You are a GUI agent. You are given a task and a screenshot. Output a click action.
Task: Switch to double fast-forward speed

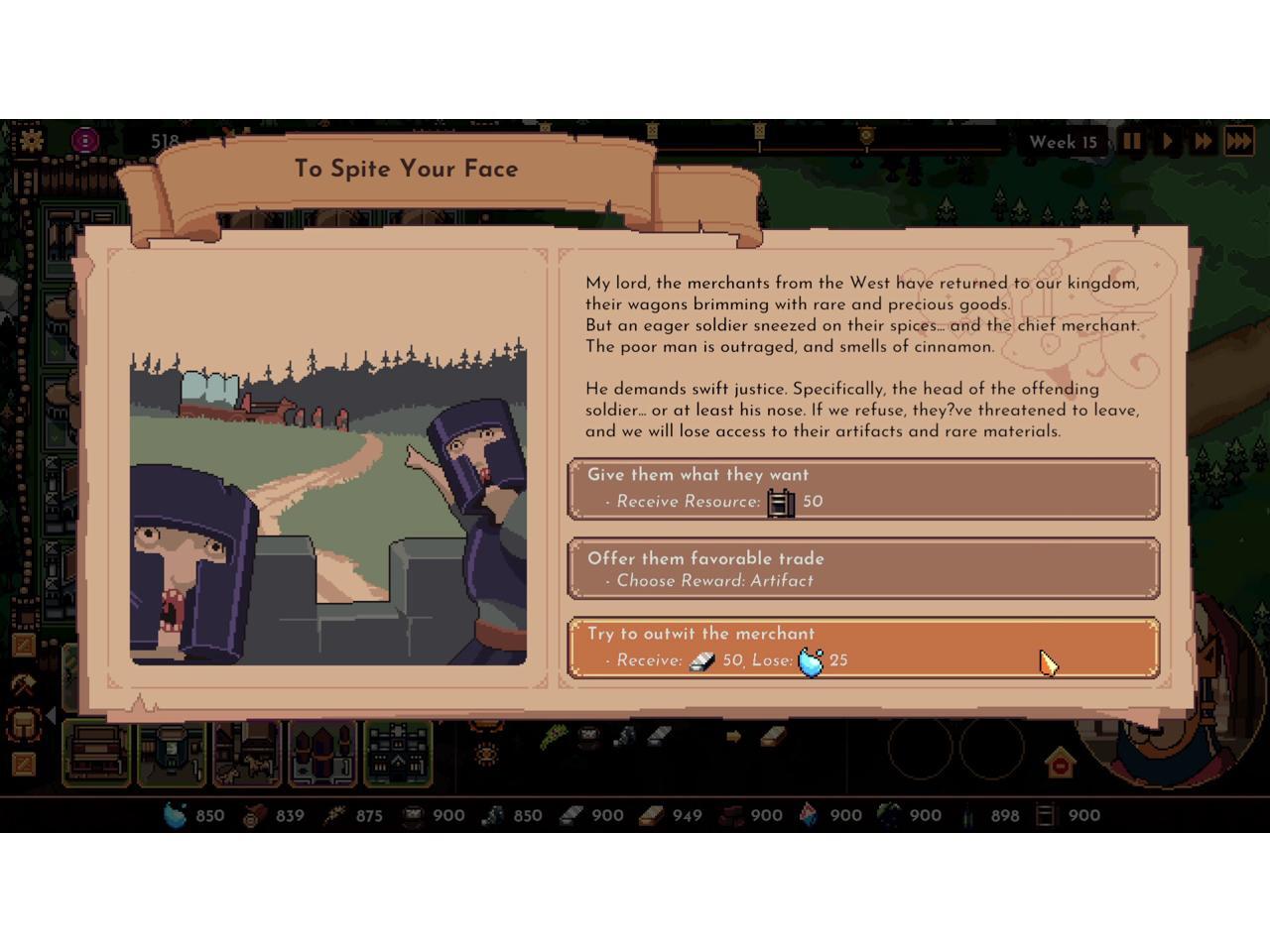(1203, 141)
